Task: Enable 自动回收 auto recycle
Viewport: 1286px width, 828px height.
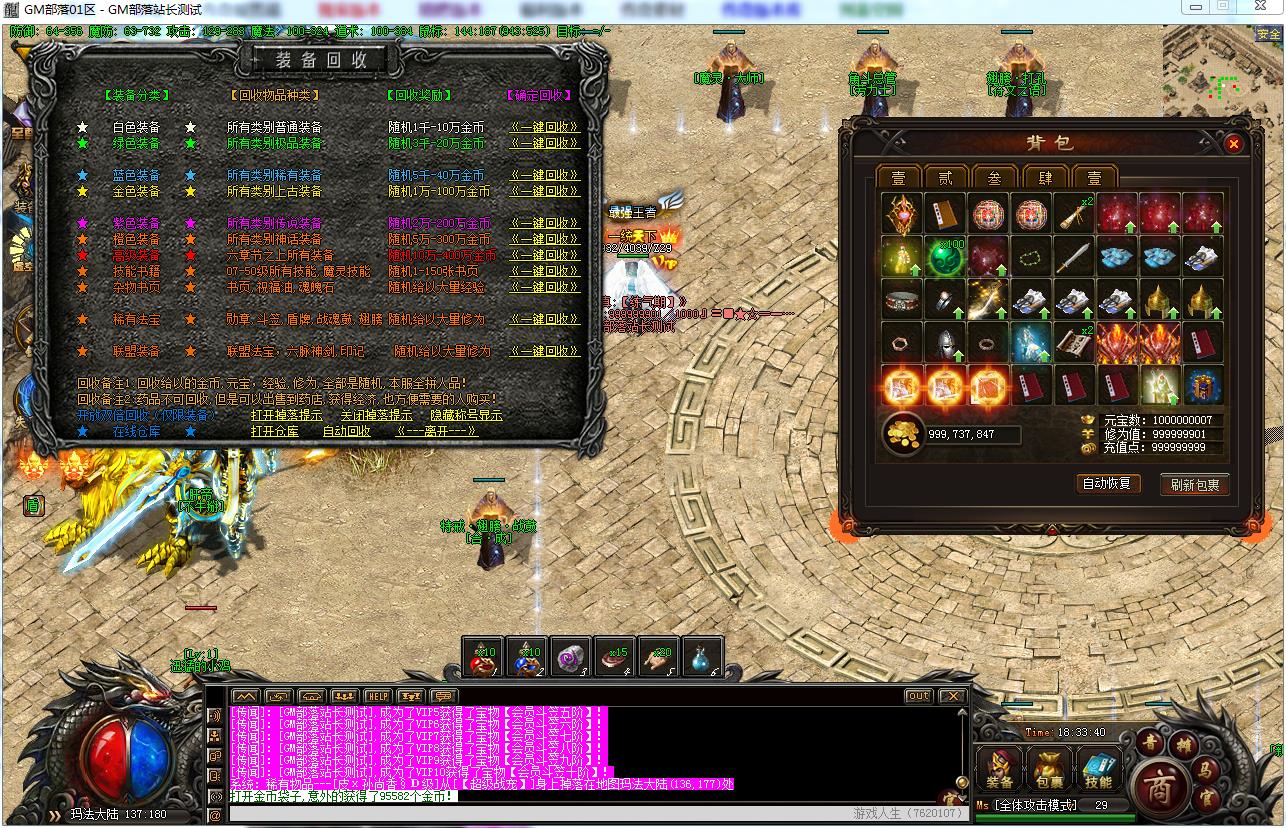Action: (346, 431)
